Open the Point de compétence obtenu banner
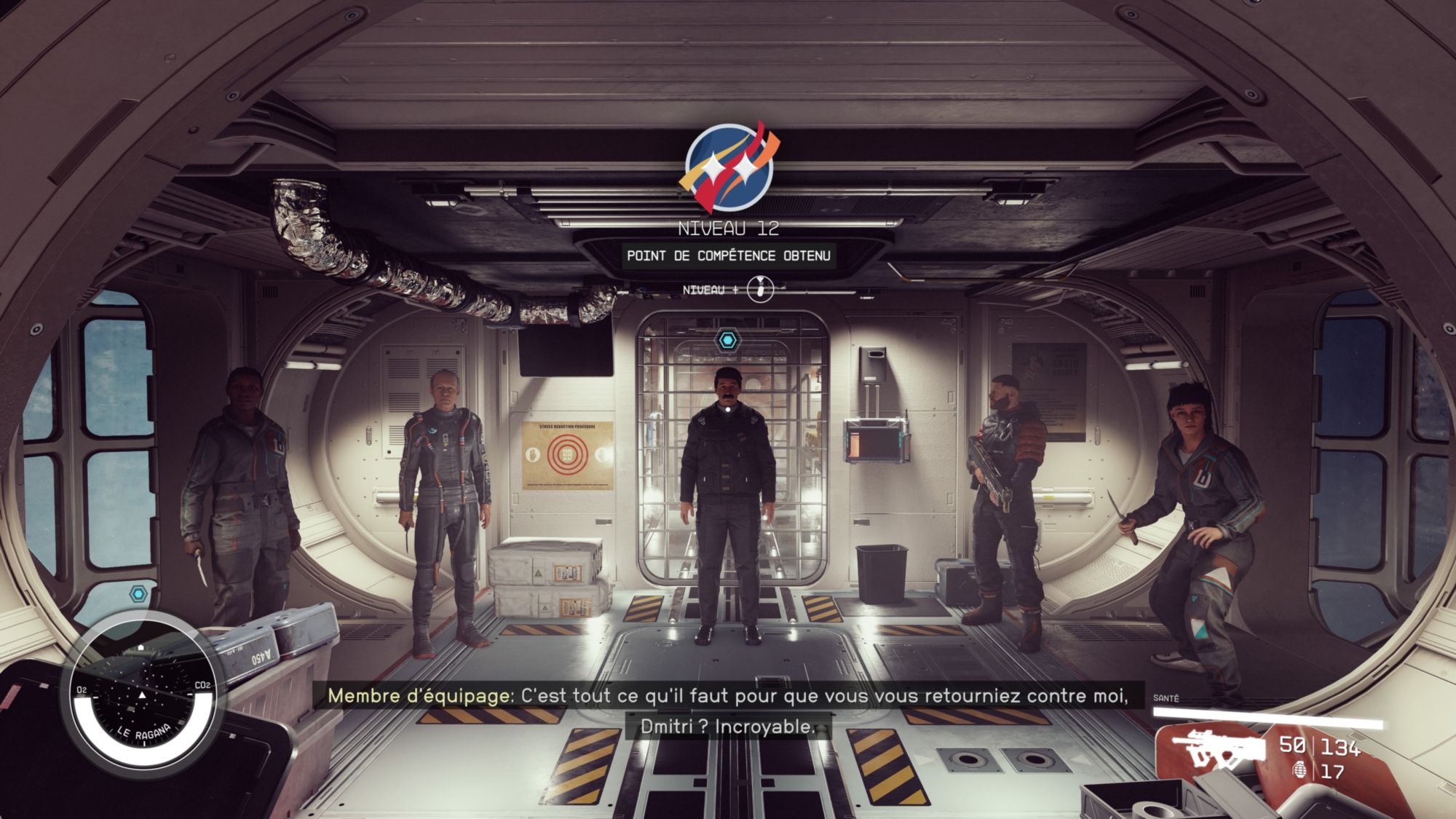 (x=728, y=256)
